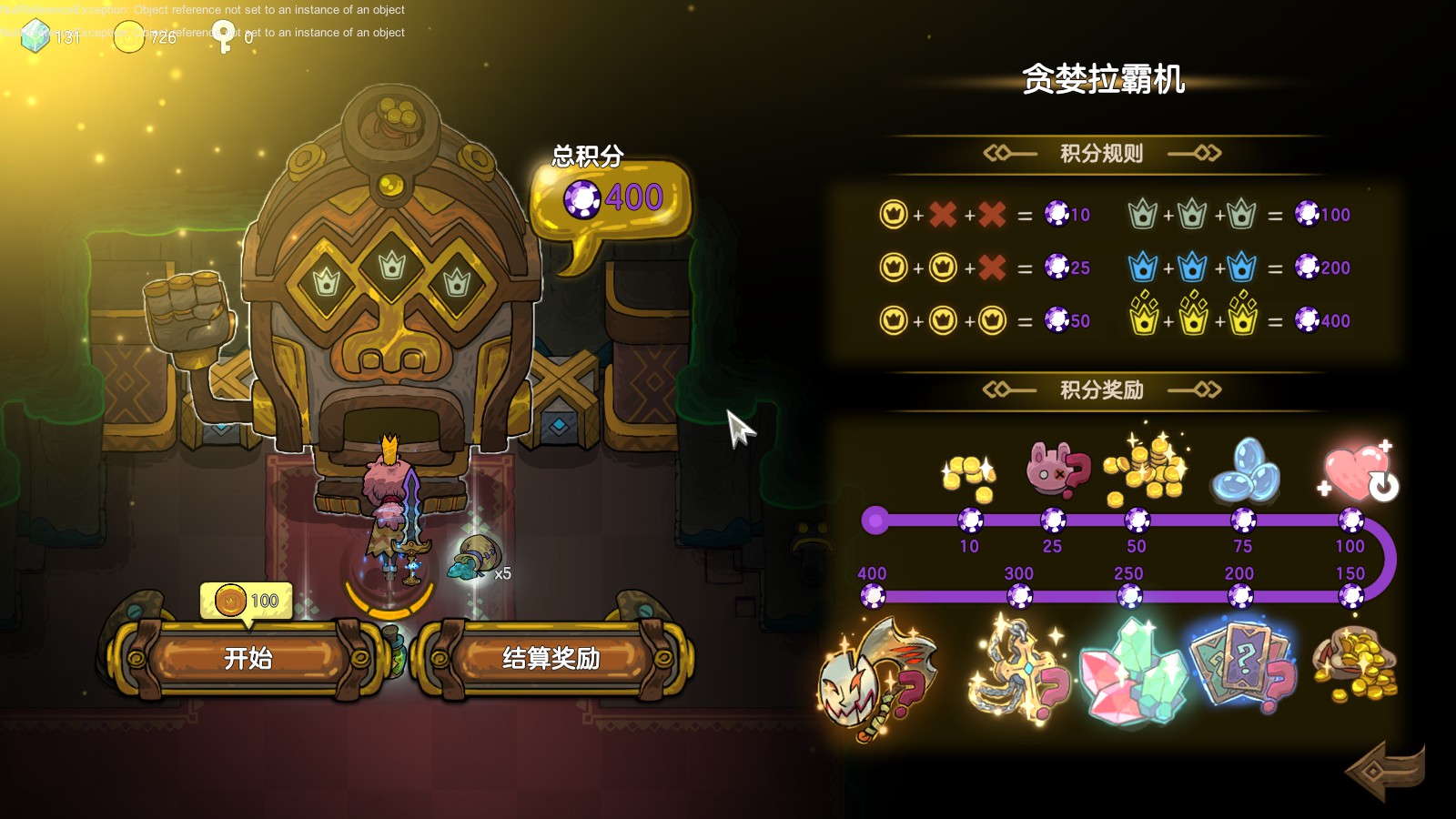Pick the mystery card pack reward
1456x819 pixels.
[x=1241, y=669]
